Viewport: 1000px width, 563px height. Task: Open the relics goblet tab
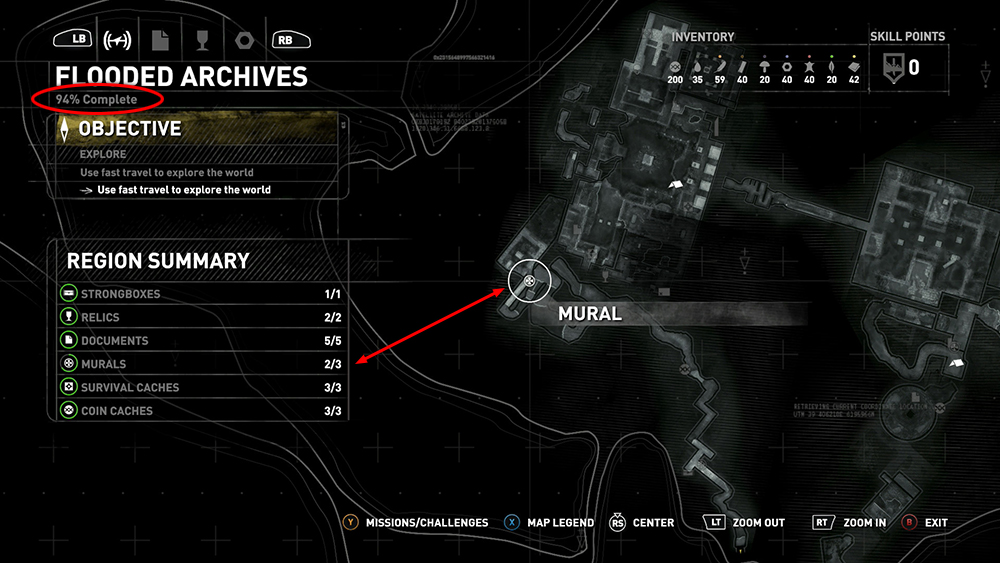pos(201,40)
